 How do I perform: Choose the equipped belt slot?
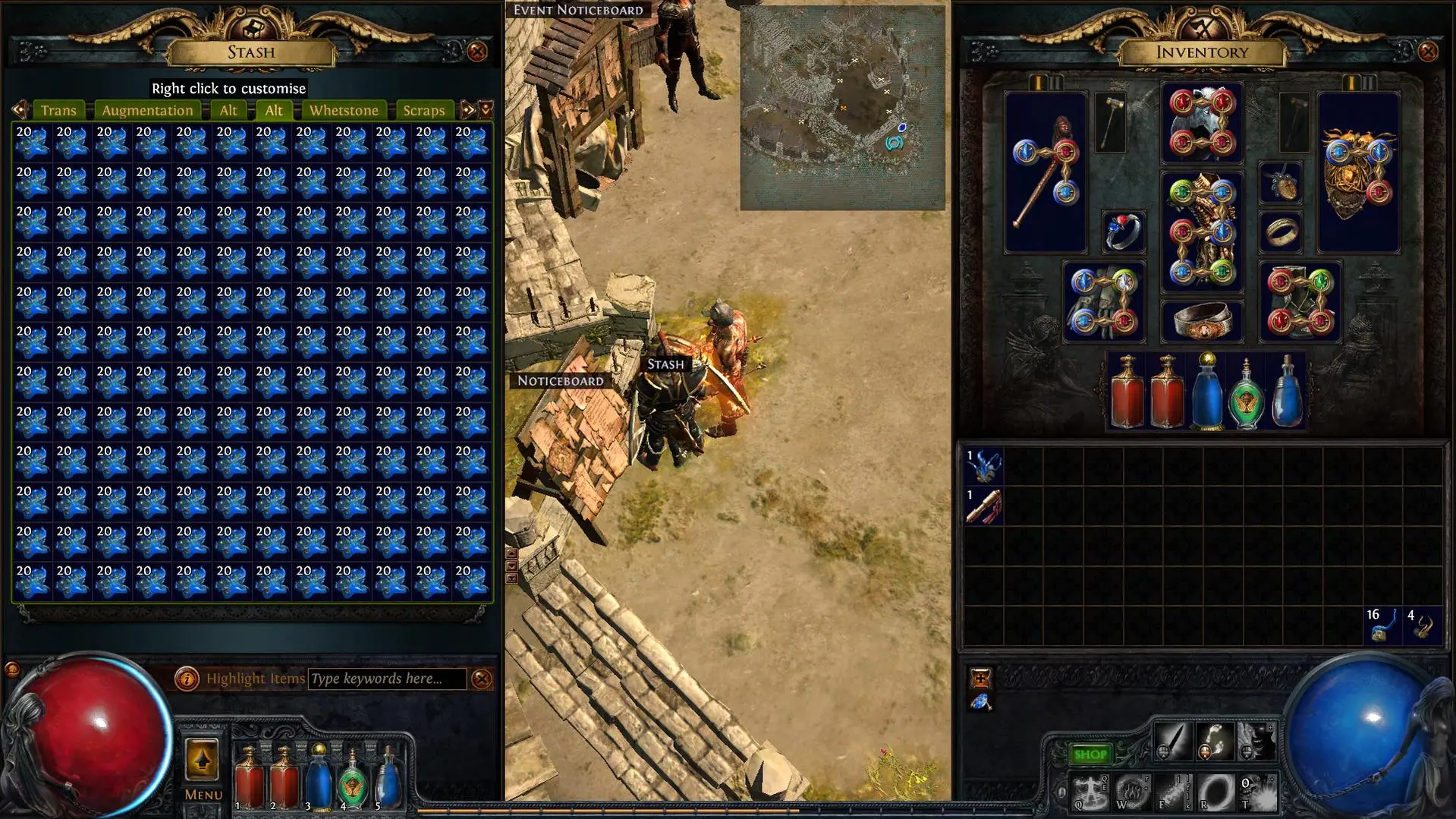[x=1202, y=321]
